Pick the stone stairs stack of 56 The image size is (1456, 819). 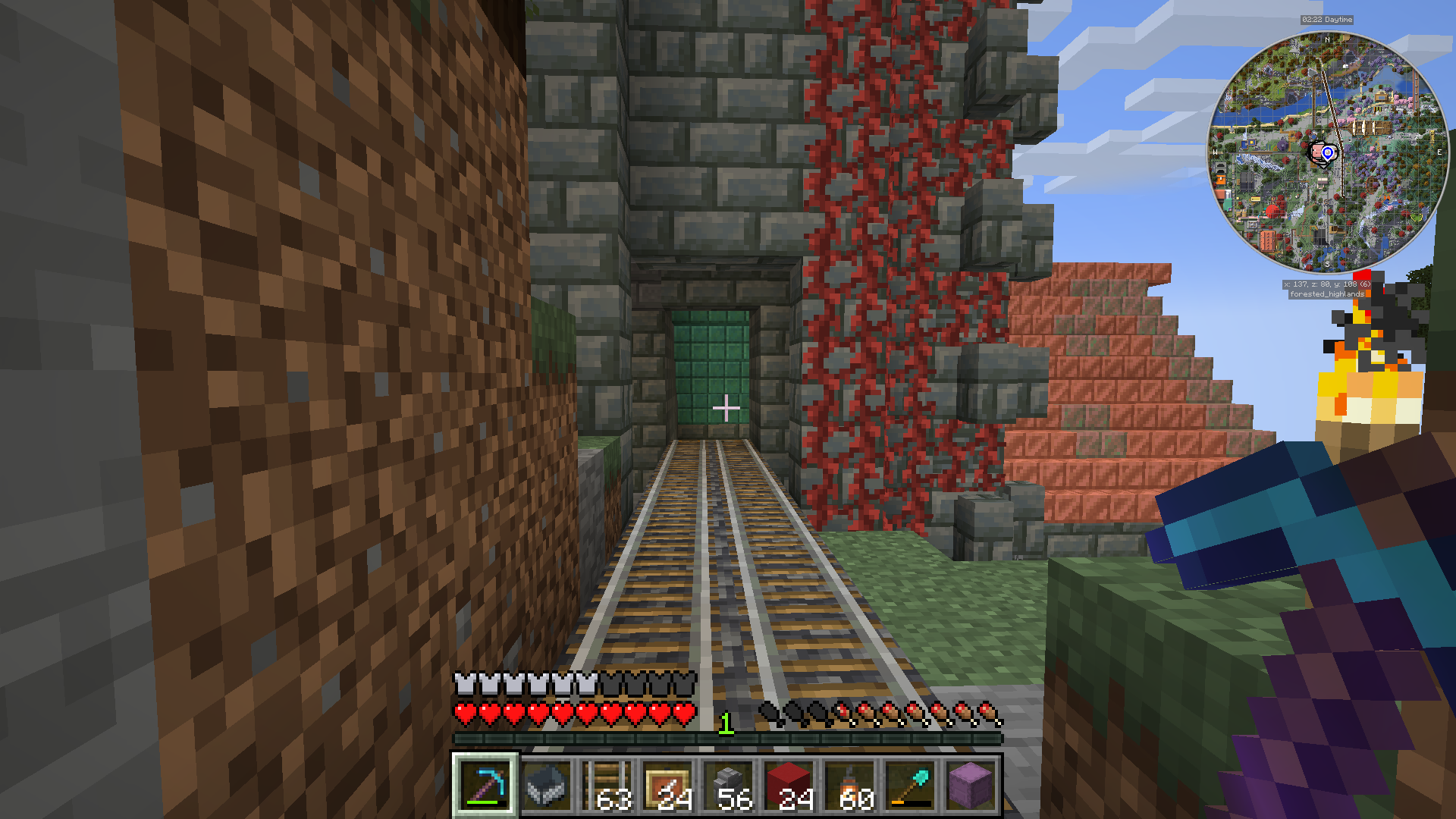pos(728,785)
